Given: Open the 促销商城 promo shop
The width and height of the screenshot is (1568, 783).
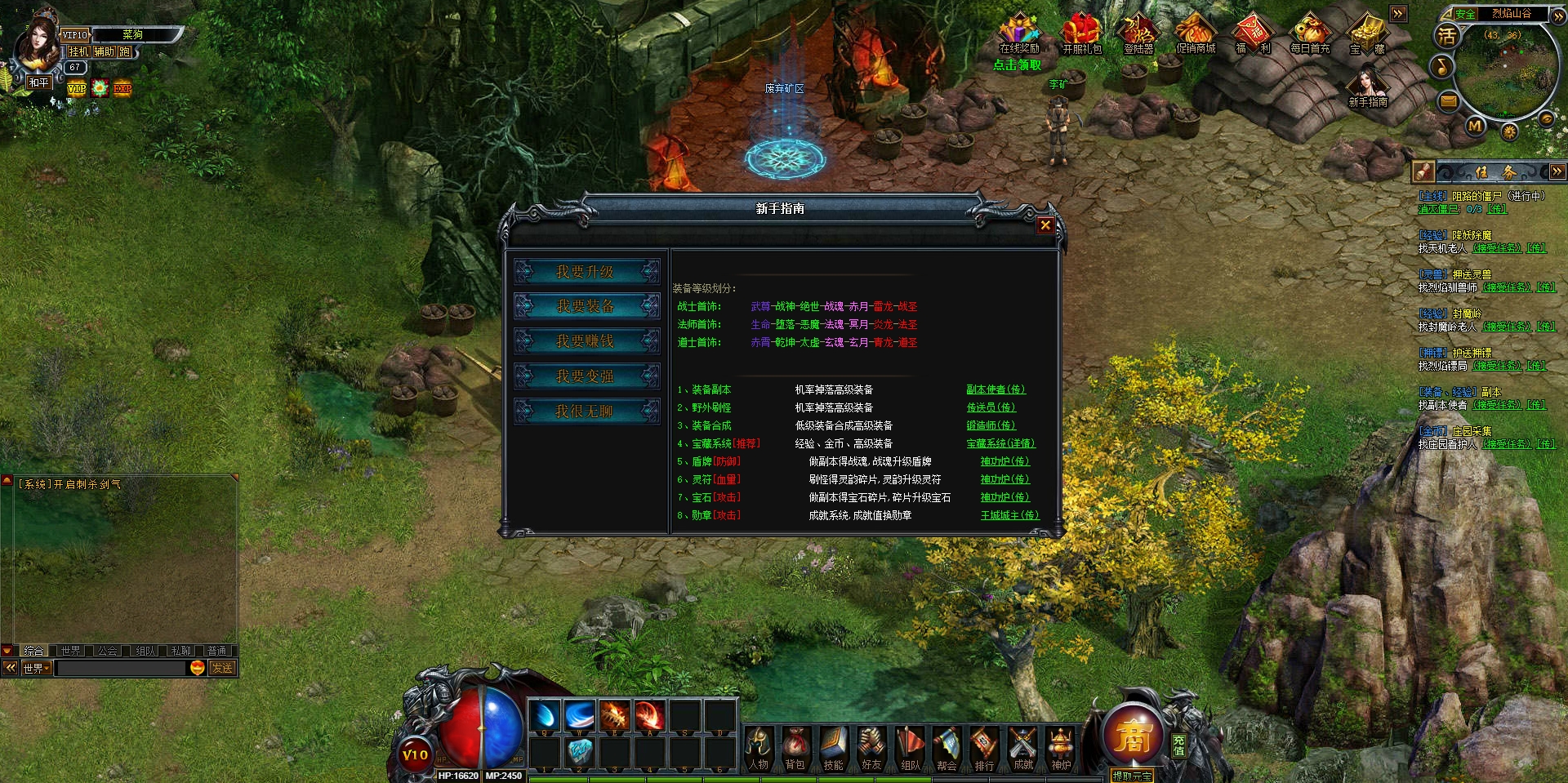Looking at the screenshot, I should (x=1196, y=34).
